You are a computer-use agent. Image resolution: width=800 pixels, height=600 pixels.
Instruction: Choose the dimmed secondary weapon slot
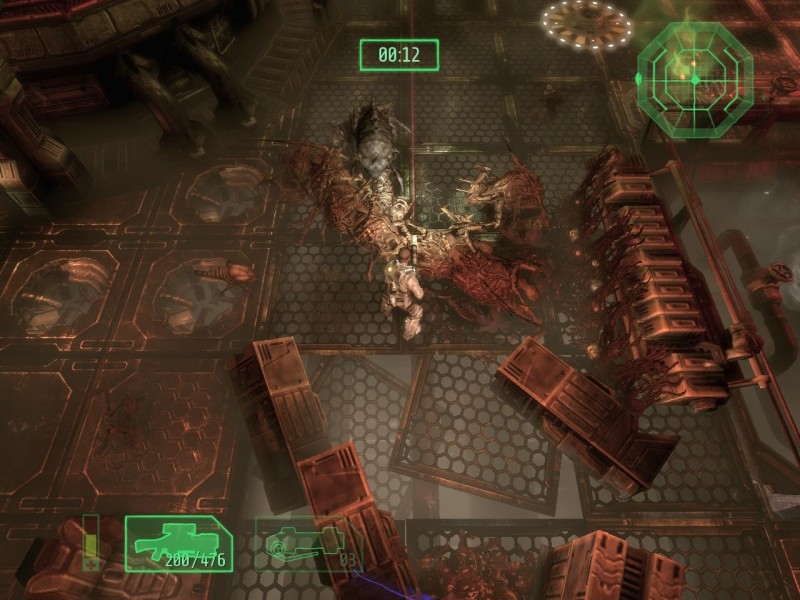click(305, 543)
